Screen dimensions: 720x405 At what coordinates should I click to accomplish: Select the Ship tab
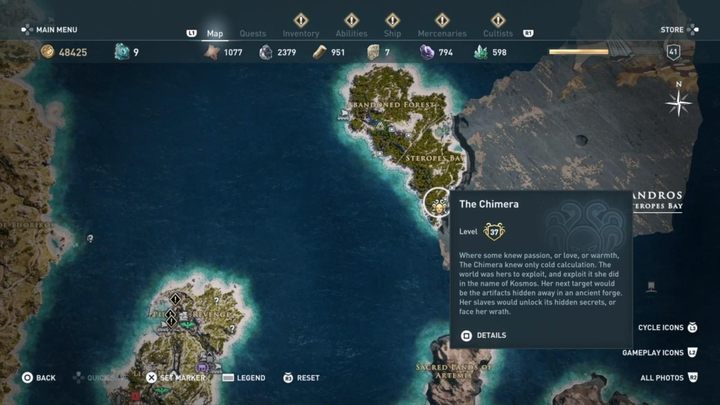[392, 33]
